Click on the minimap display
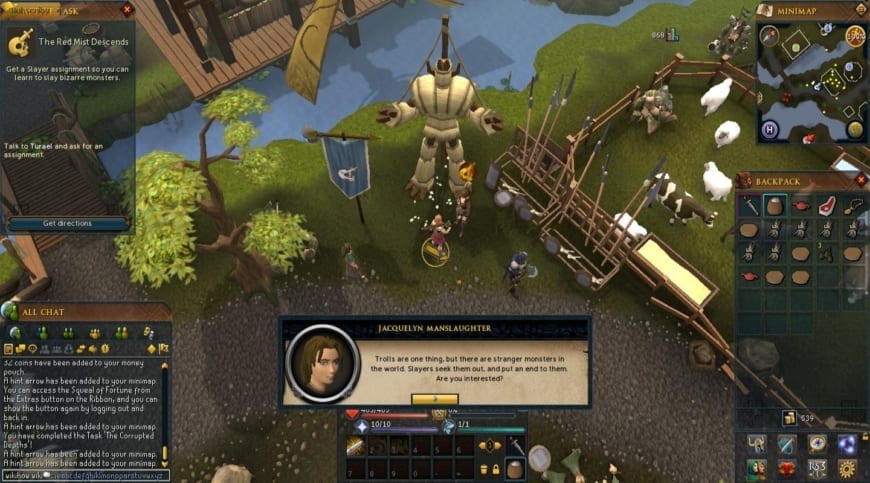 click(x=810, y=85)
